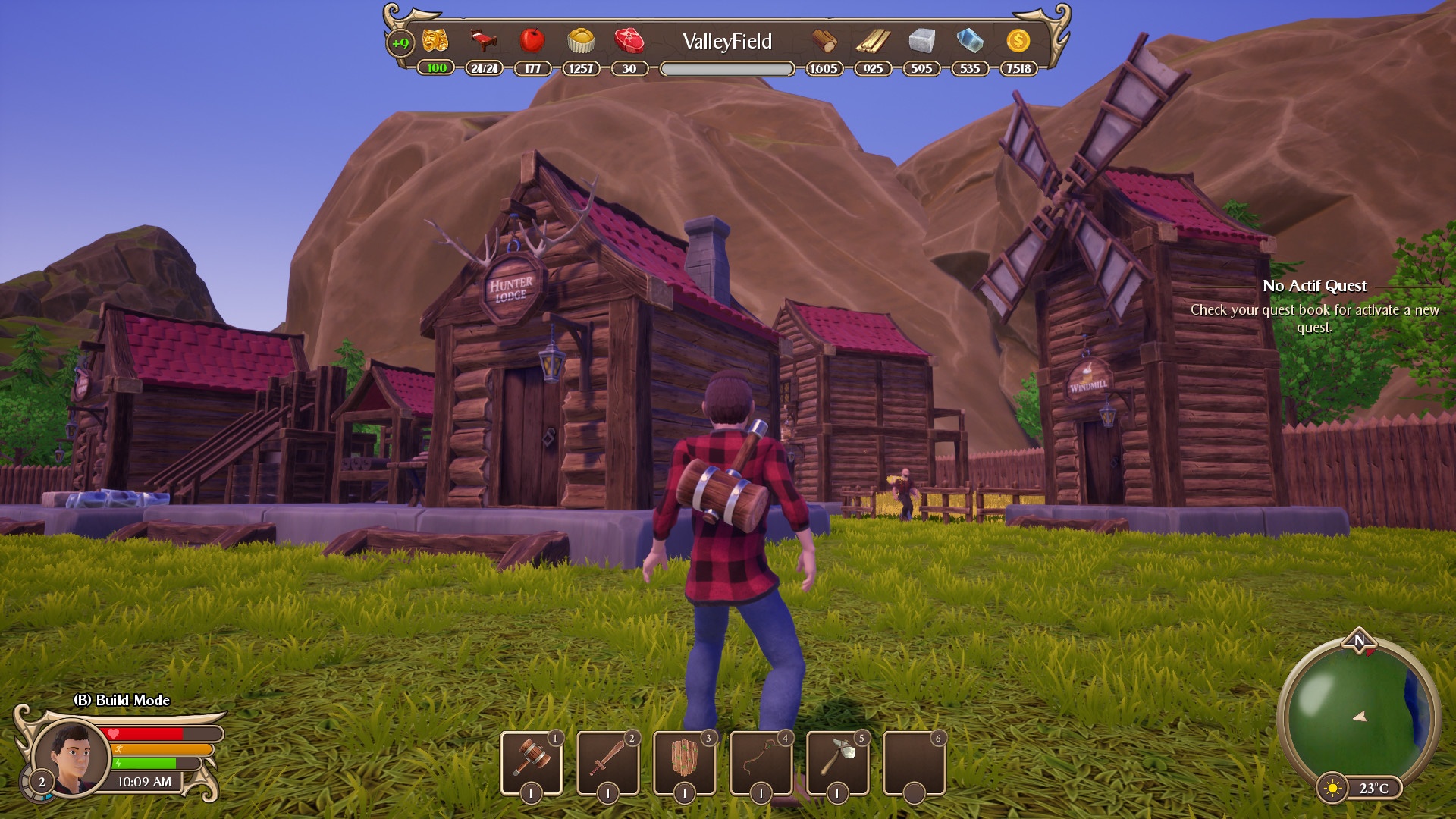
Task: Equip the wooden sword from the hotbar
Action: pos(608,760)
